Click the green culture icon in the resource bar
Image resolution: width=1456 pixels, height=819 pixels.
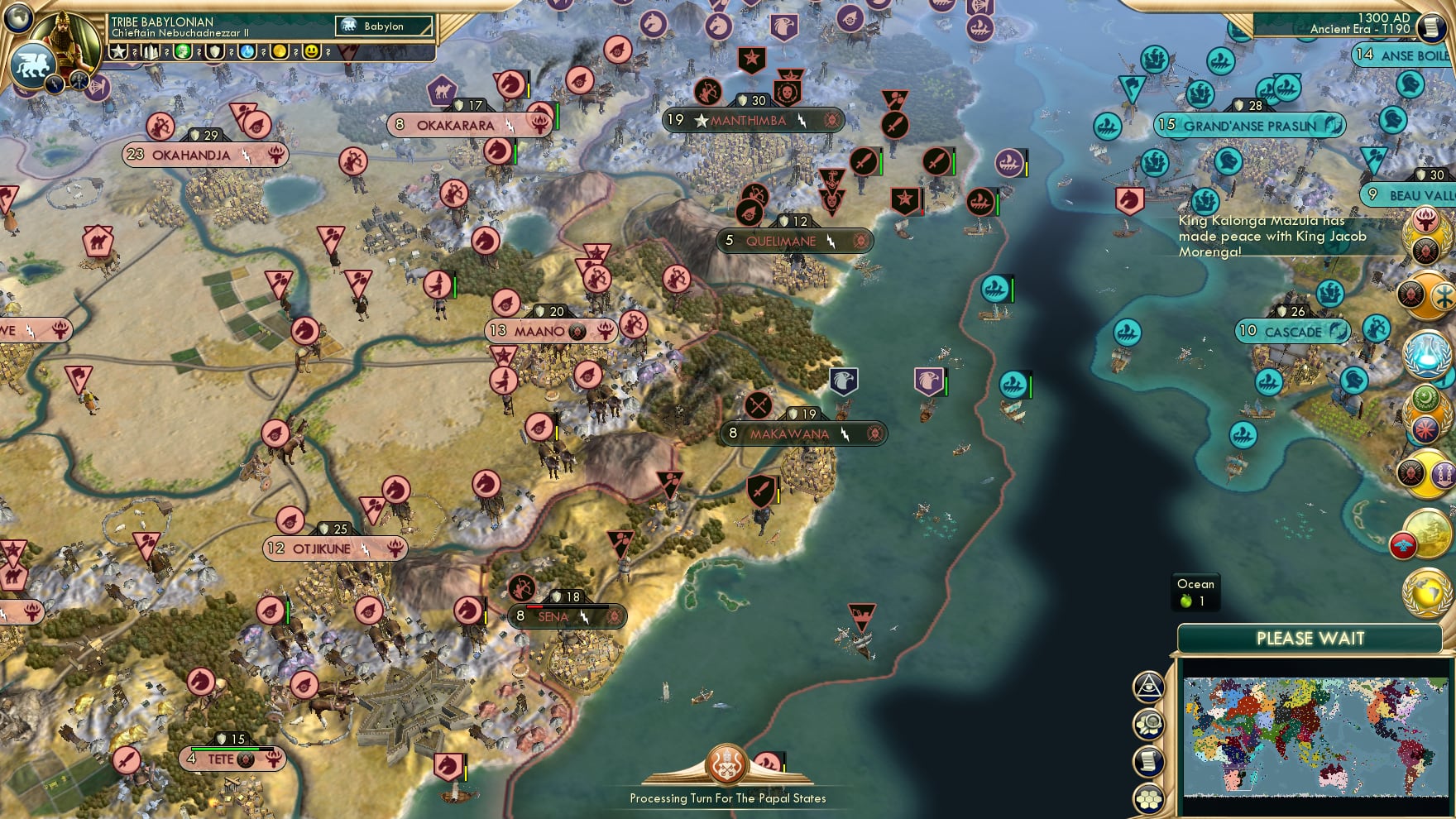pos(184,51)
